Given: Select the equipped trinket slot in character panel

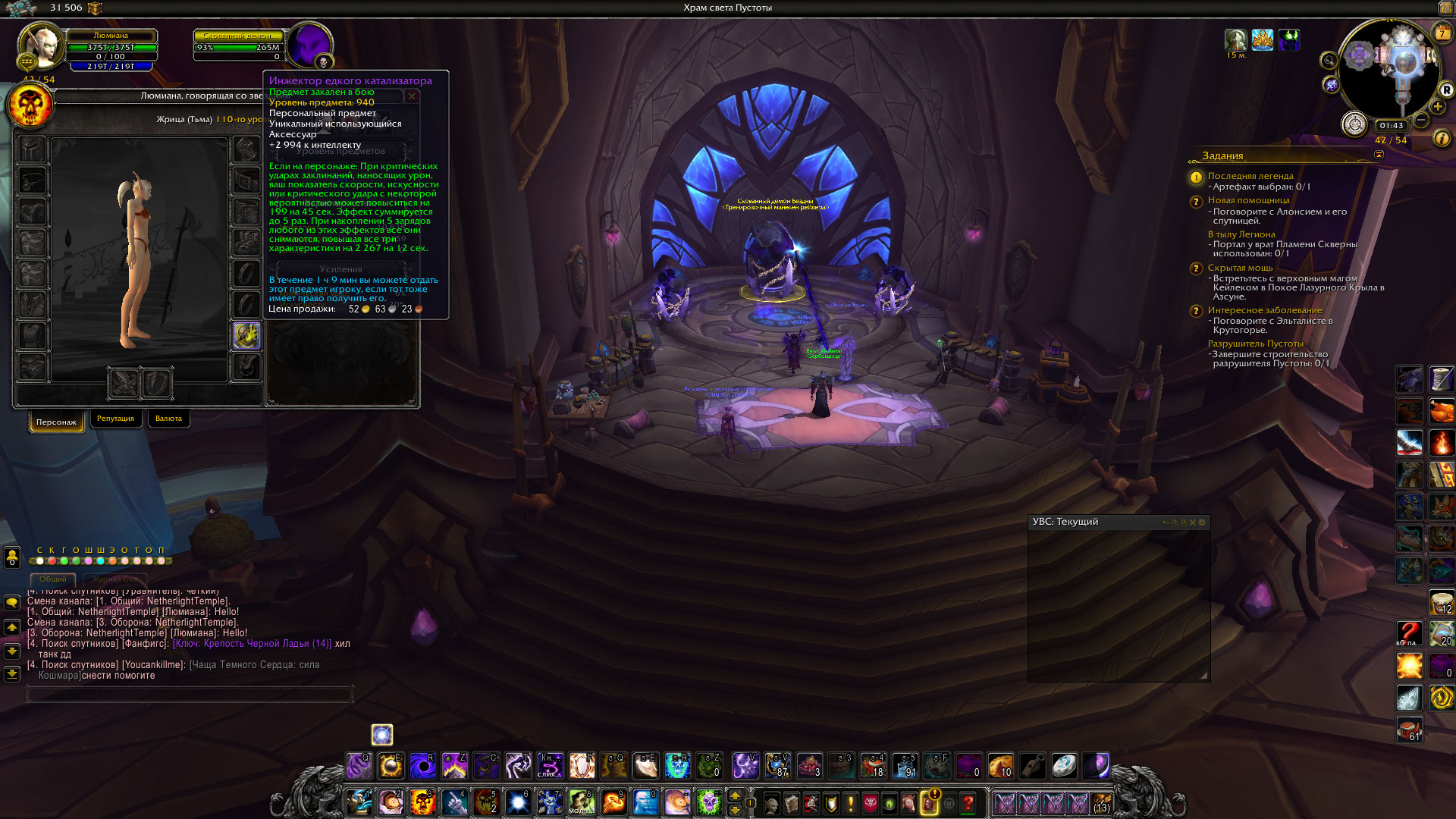Looking at the screenshot, I should [246, 336].
